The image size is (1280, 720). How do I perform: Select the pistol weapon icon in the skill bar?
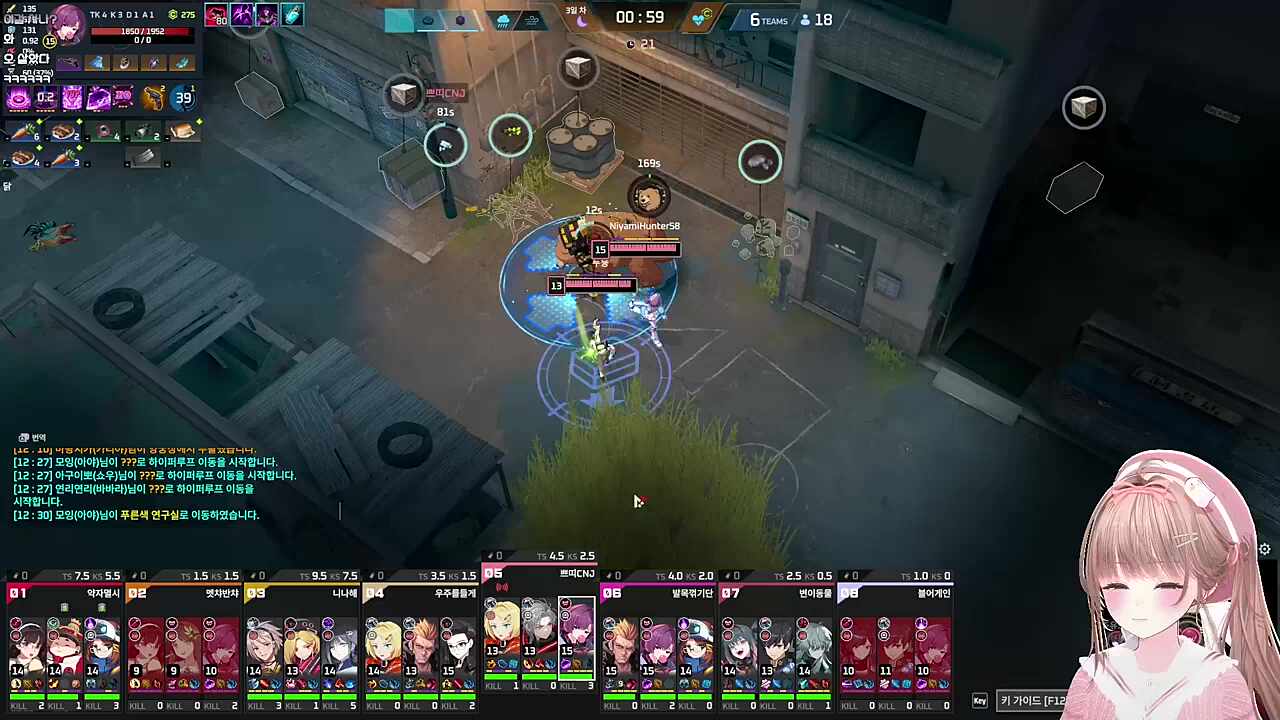[x=153, y=97]
